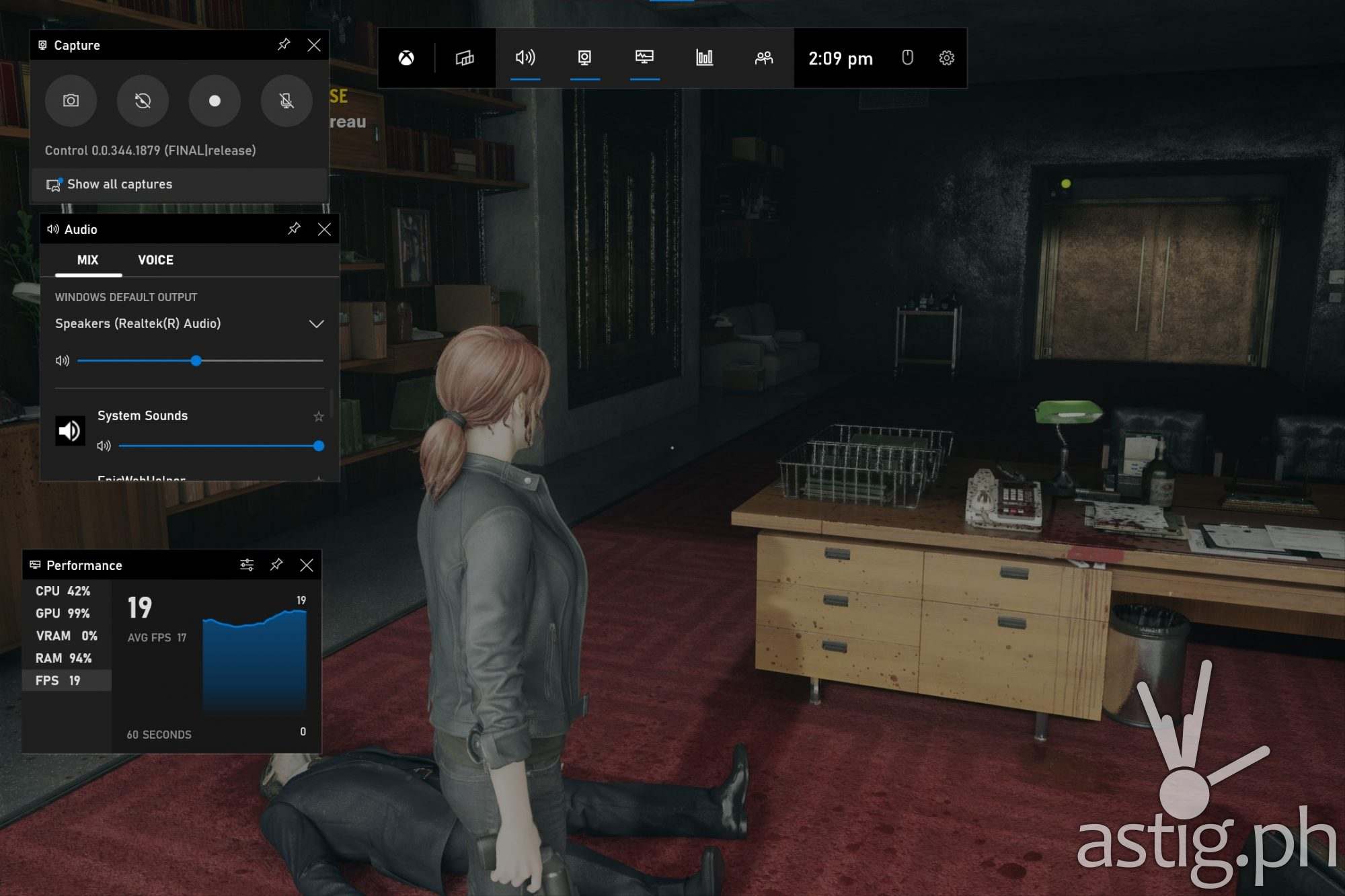Show the RAM usage graph

click(x=63, y=658)
